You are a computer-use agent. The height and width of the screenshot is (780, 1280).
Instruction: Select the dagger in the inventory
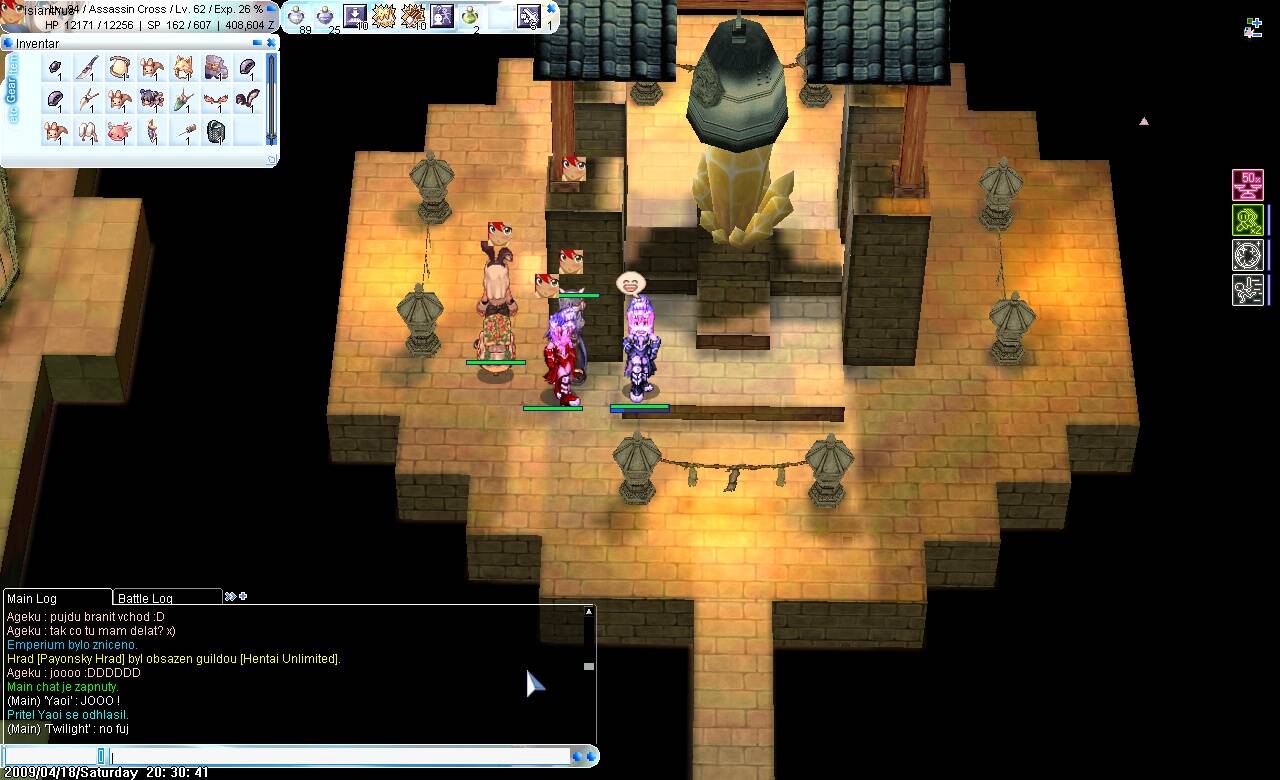coord(88,68)
